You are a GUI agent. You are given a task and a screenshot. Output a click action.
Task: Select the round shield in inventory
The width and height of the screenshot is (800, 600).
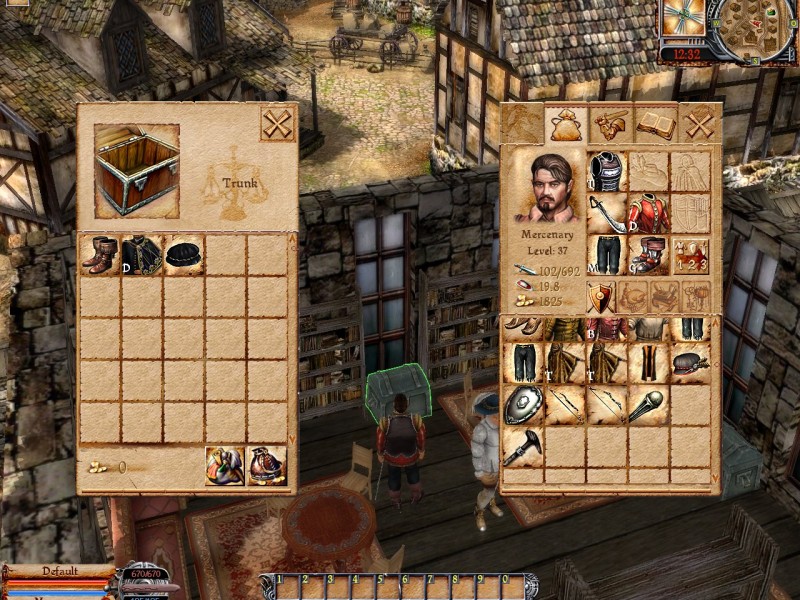523,405
